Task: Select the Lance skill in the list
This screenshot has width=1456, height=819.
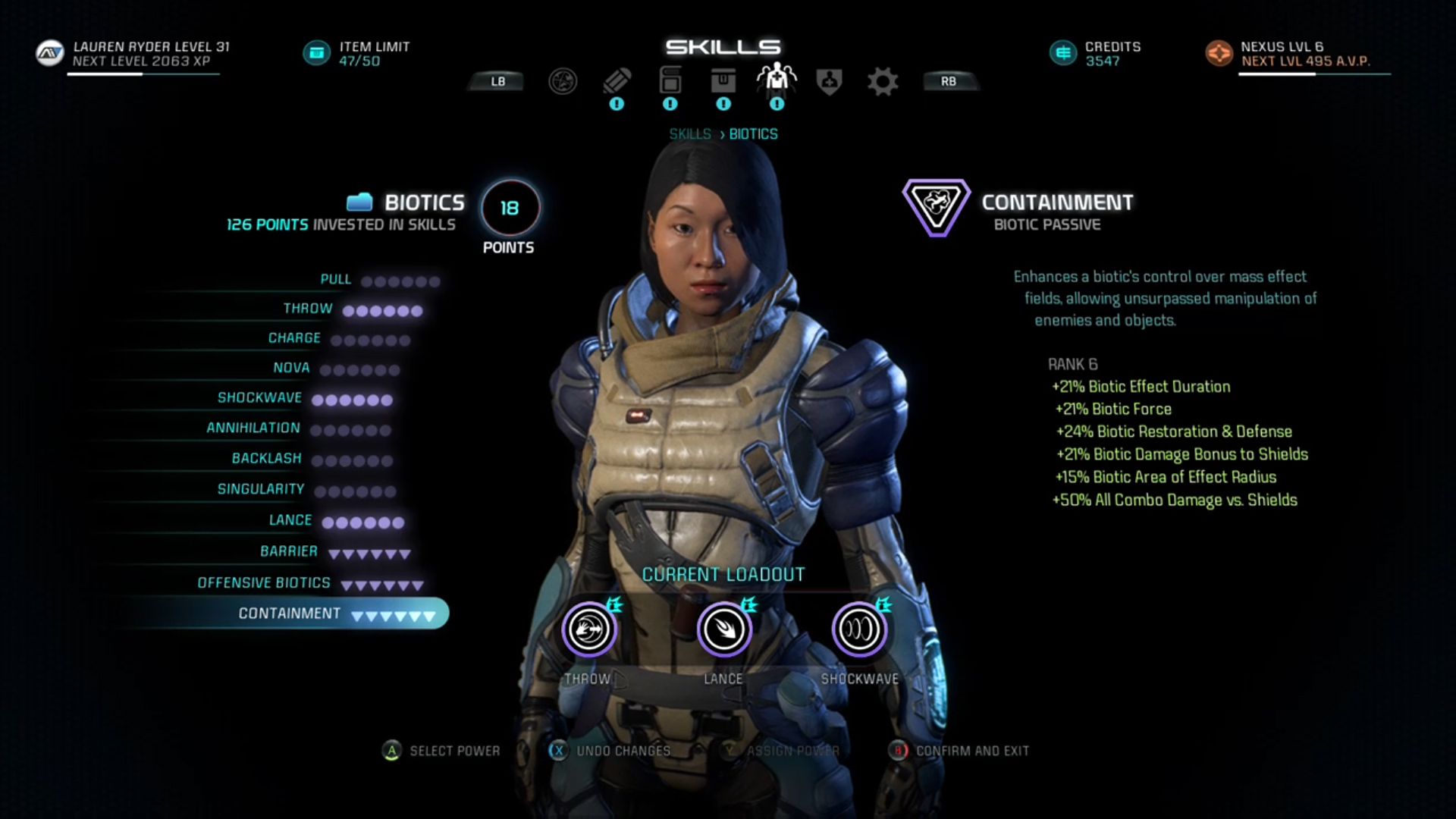Action: pos(290,520)
